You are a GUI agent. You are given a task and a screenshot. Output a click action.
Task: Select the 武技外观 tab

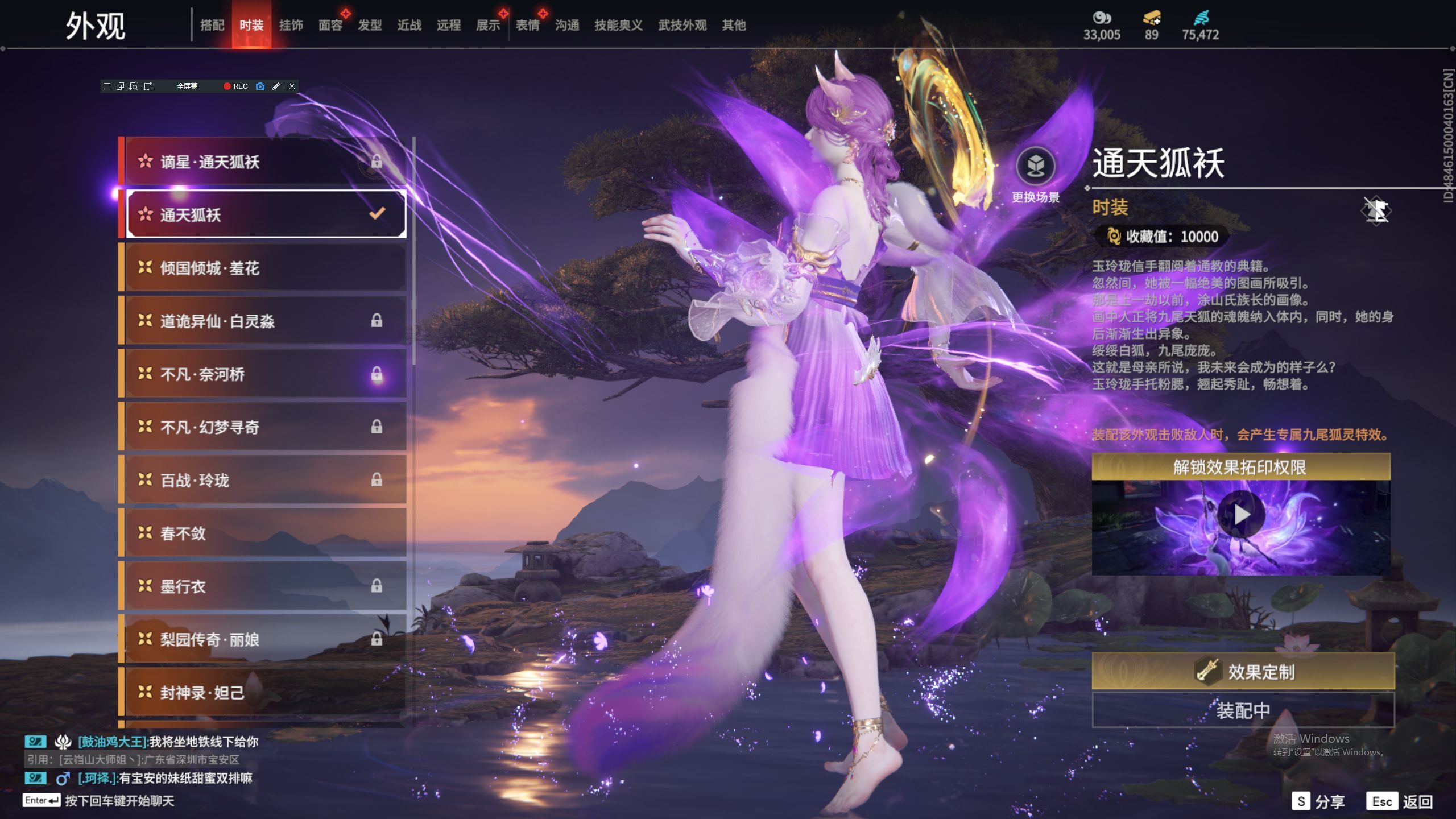pos(682,26)
